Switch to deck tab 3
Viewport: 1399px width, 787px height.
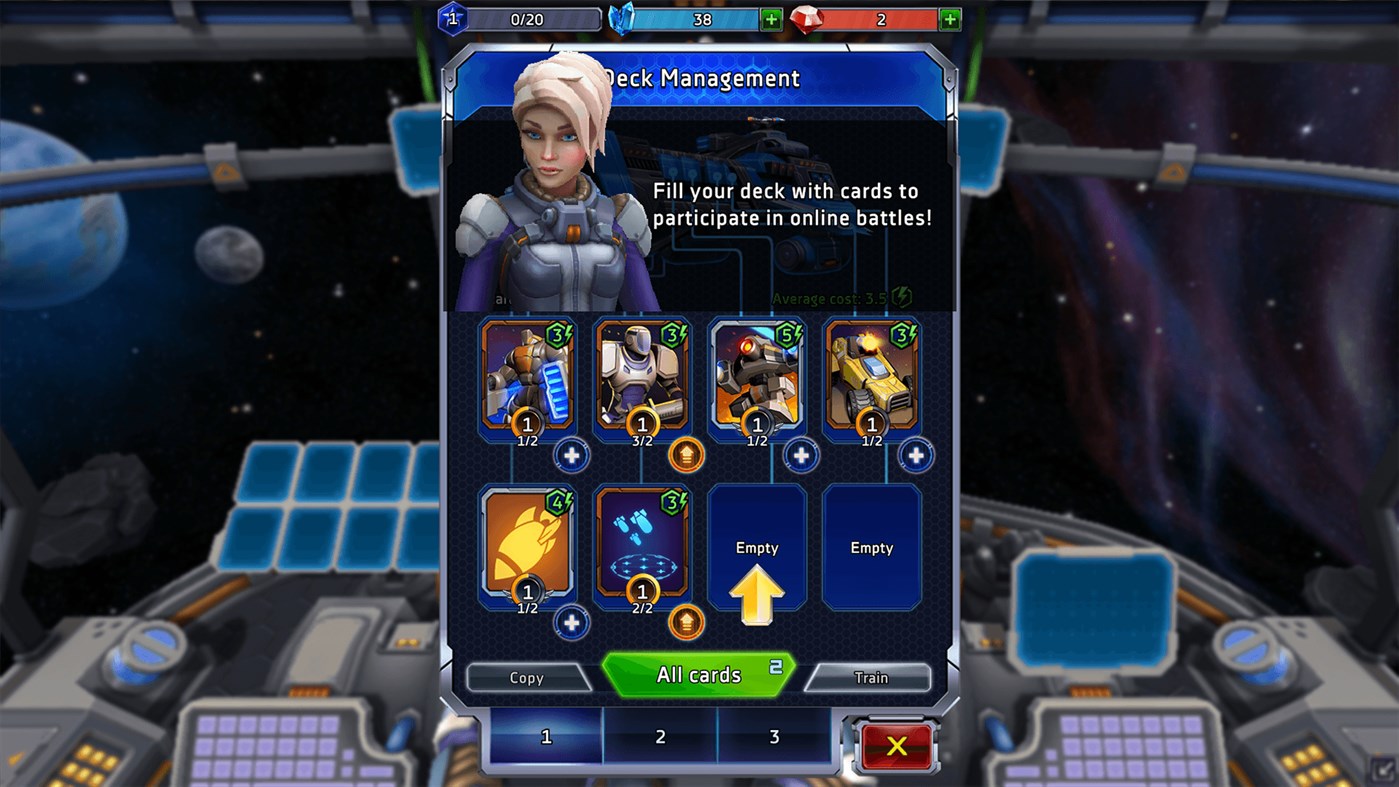tap(774, 737)
